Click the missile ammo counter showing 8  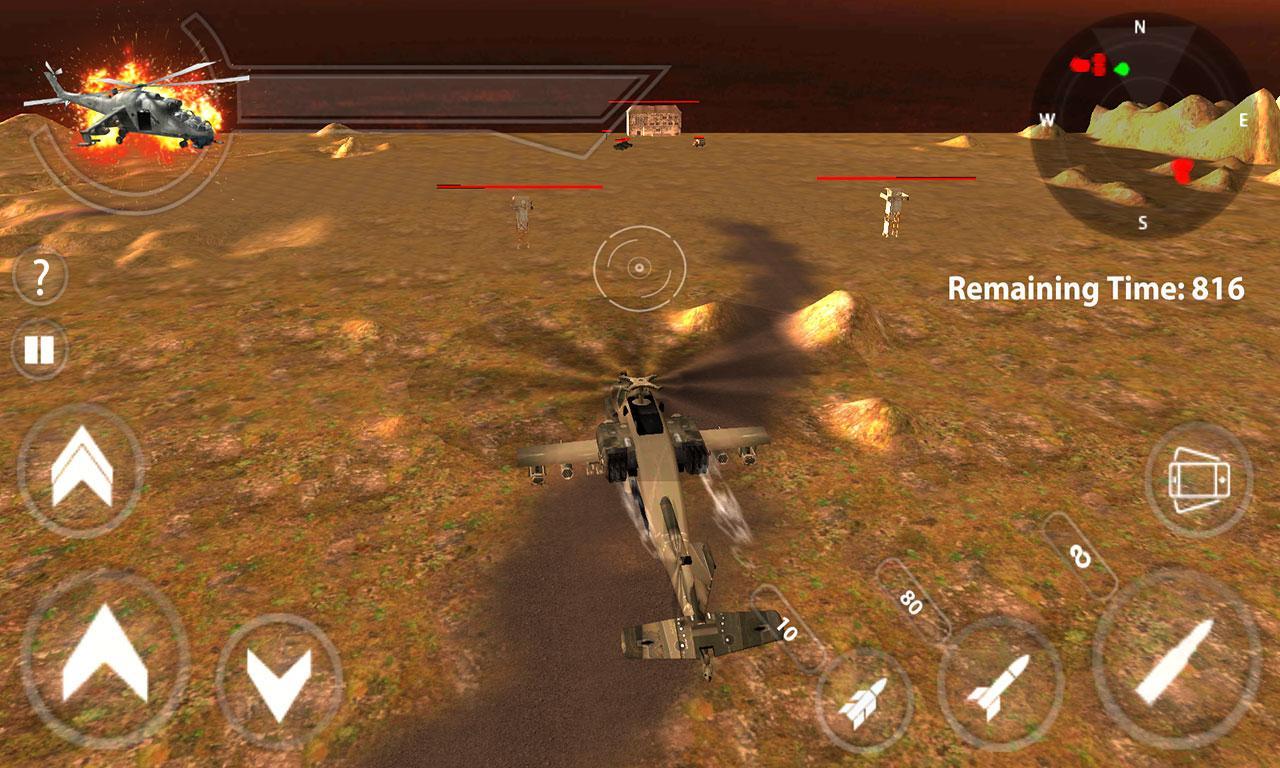click(1078, 558)
